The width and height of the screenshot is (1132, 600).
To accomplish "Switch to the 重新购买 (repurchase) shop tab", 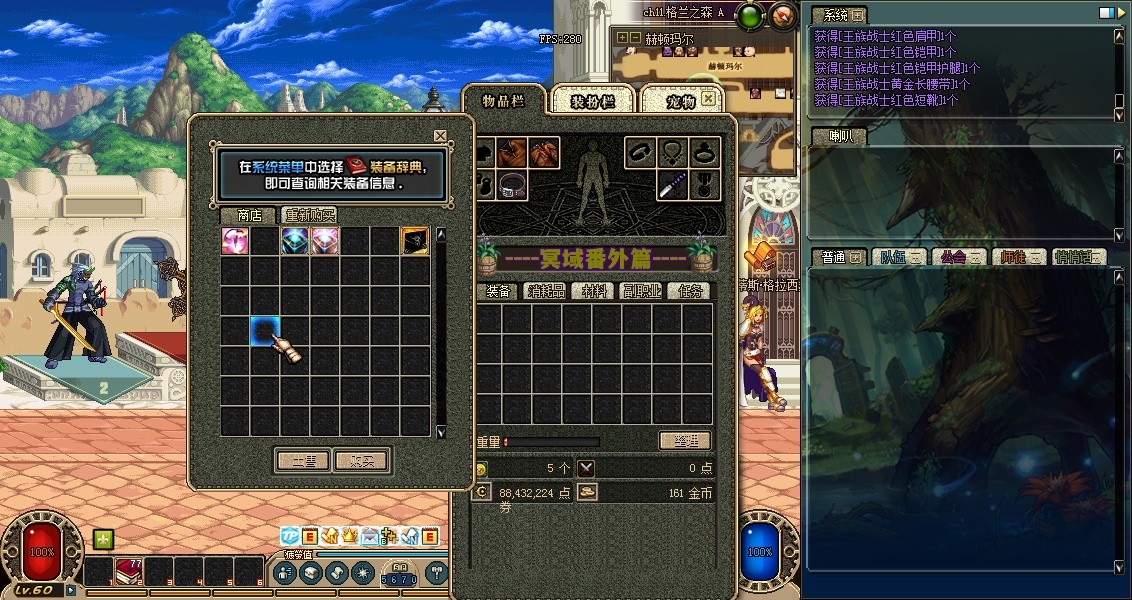I will pyautogui.click(x=309, y=215).
